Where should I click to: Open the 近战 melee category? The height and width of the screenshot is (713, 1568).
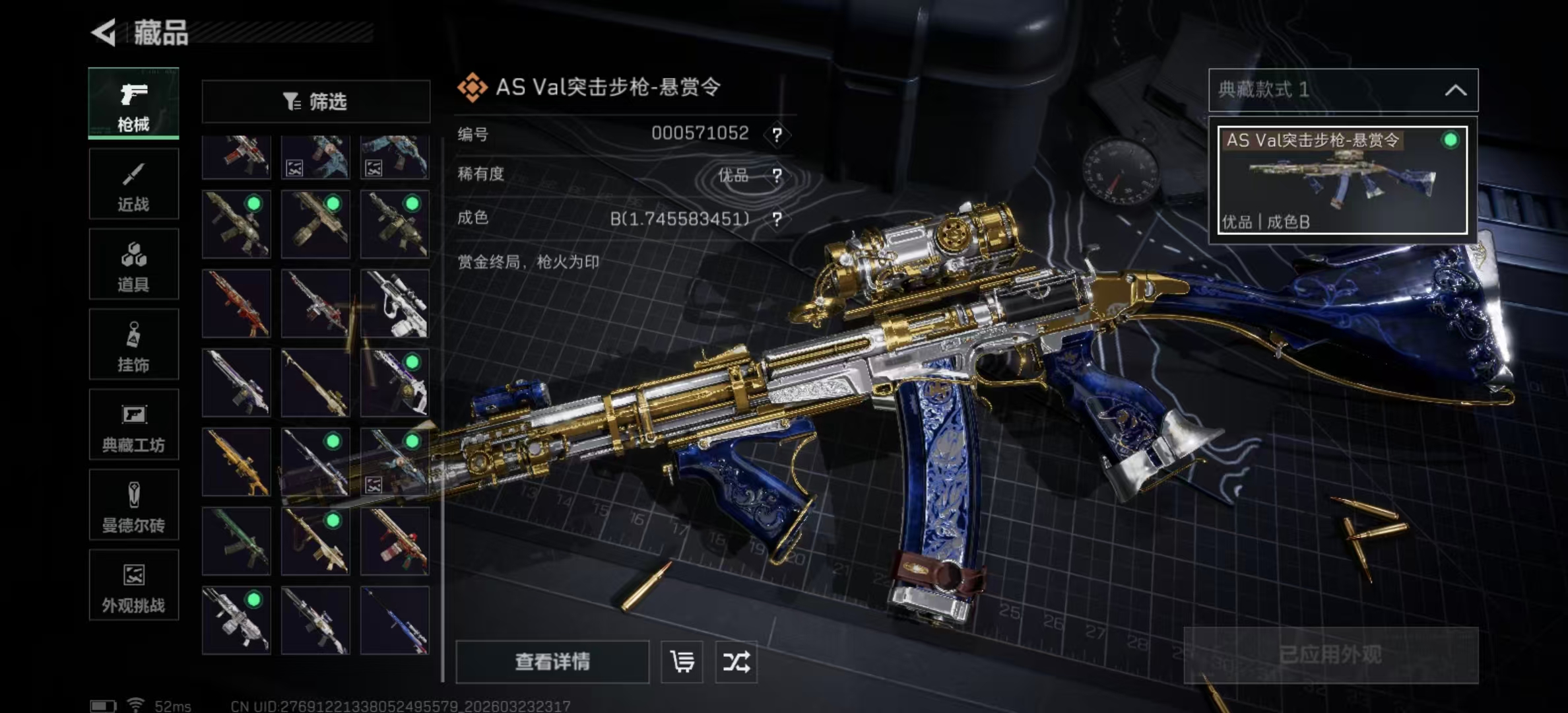(x=133, y=184)
